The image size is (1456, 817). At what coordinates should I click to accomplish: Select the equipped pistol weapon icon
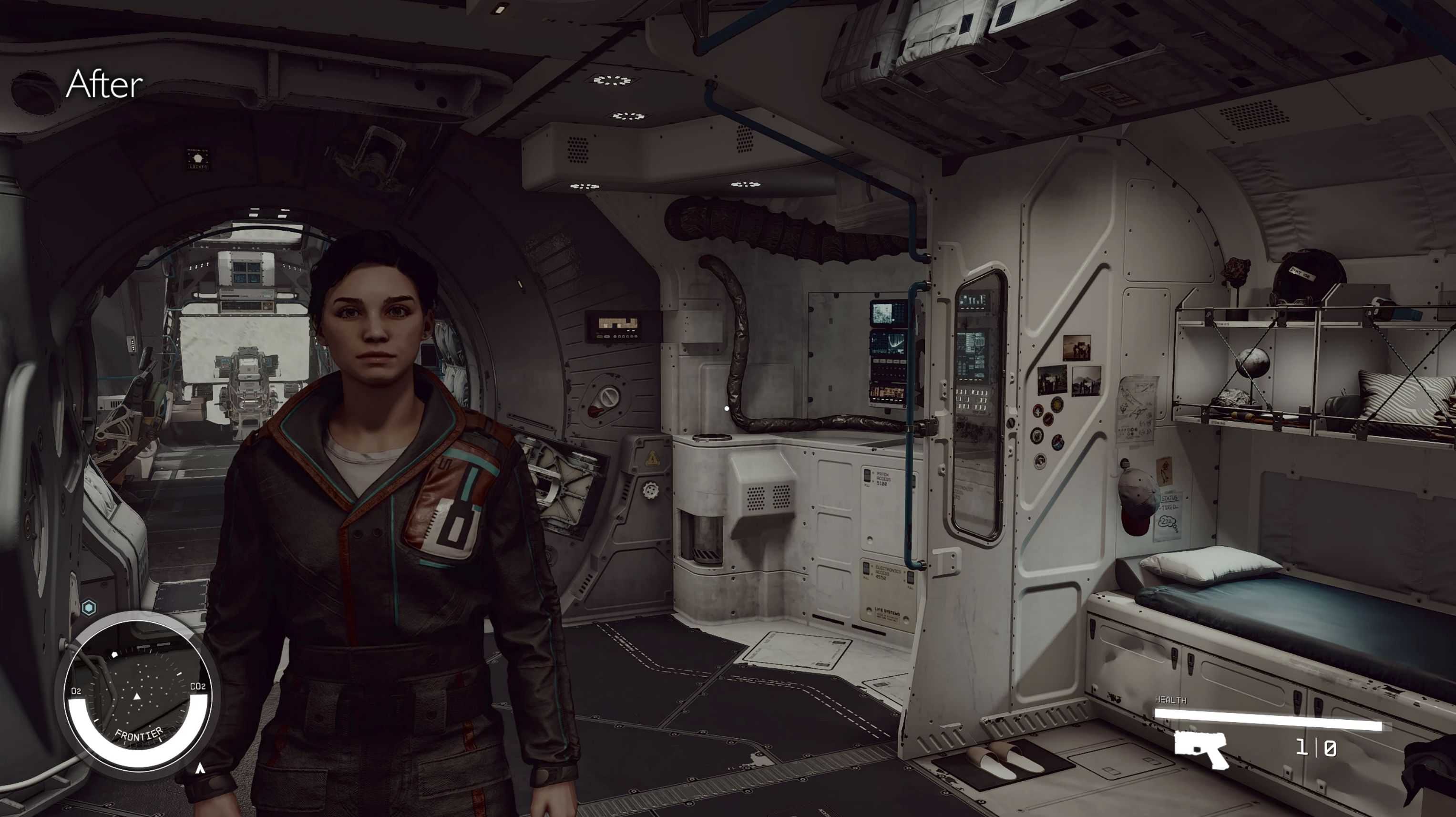1201,749
